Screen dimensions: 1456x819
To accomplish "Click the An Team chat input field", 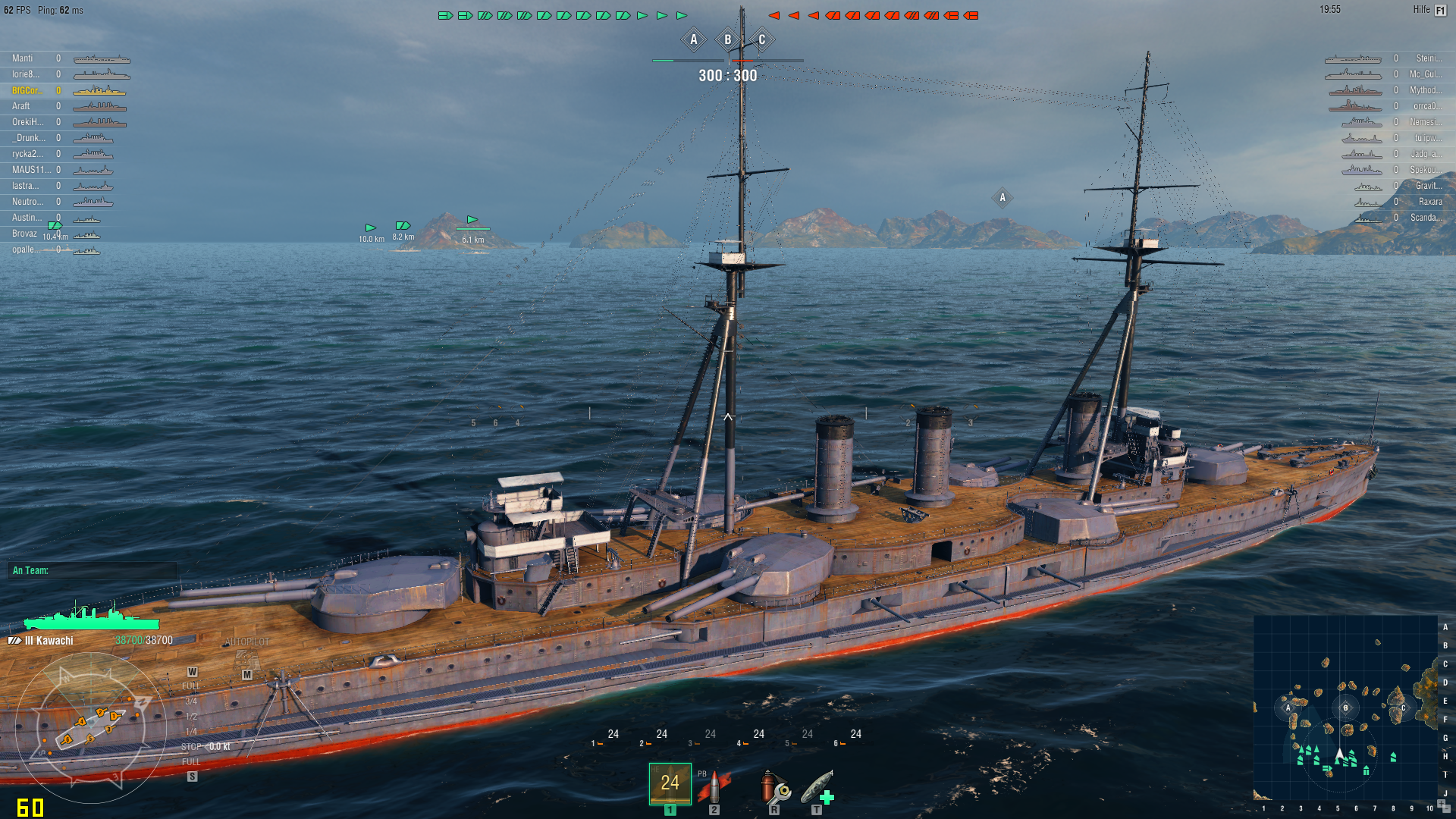I will [91, 570].
